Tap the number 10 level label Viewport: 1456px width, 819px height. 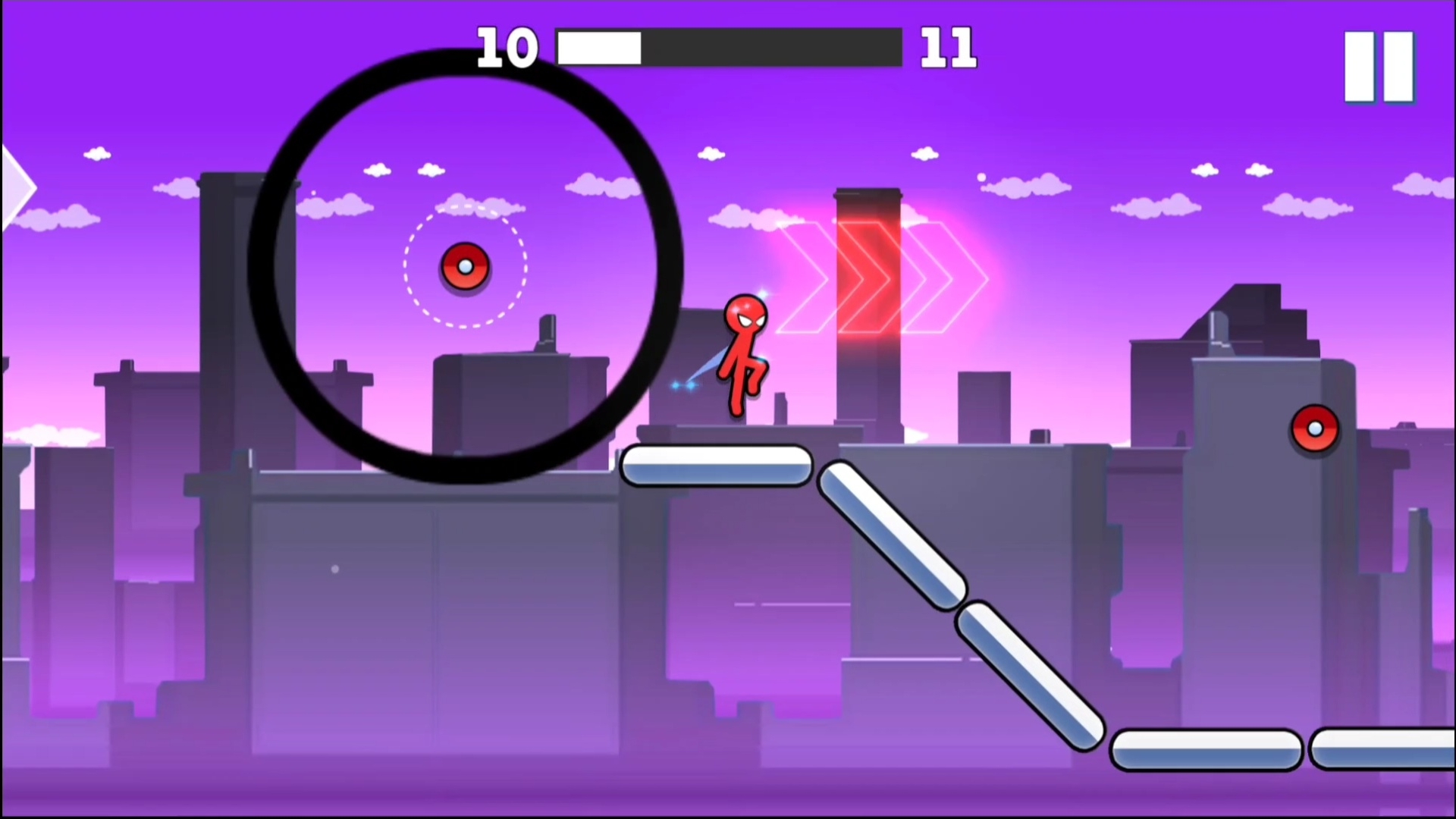[510, 47]
